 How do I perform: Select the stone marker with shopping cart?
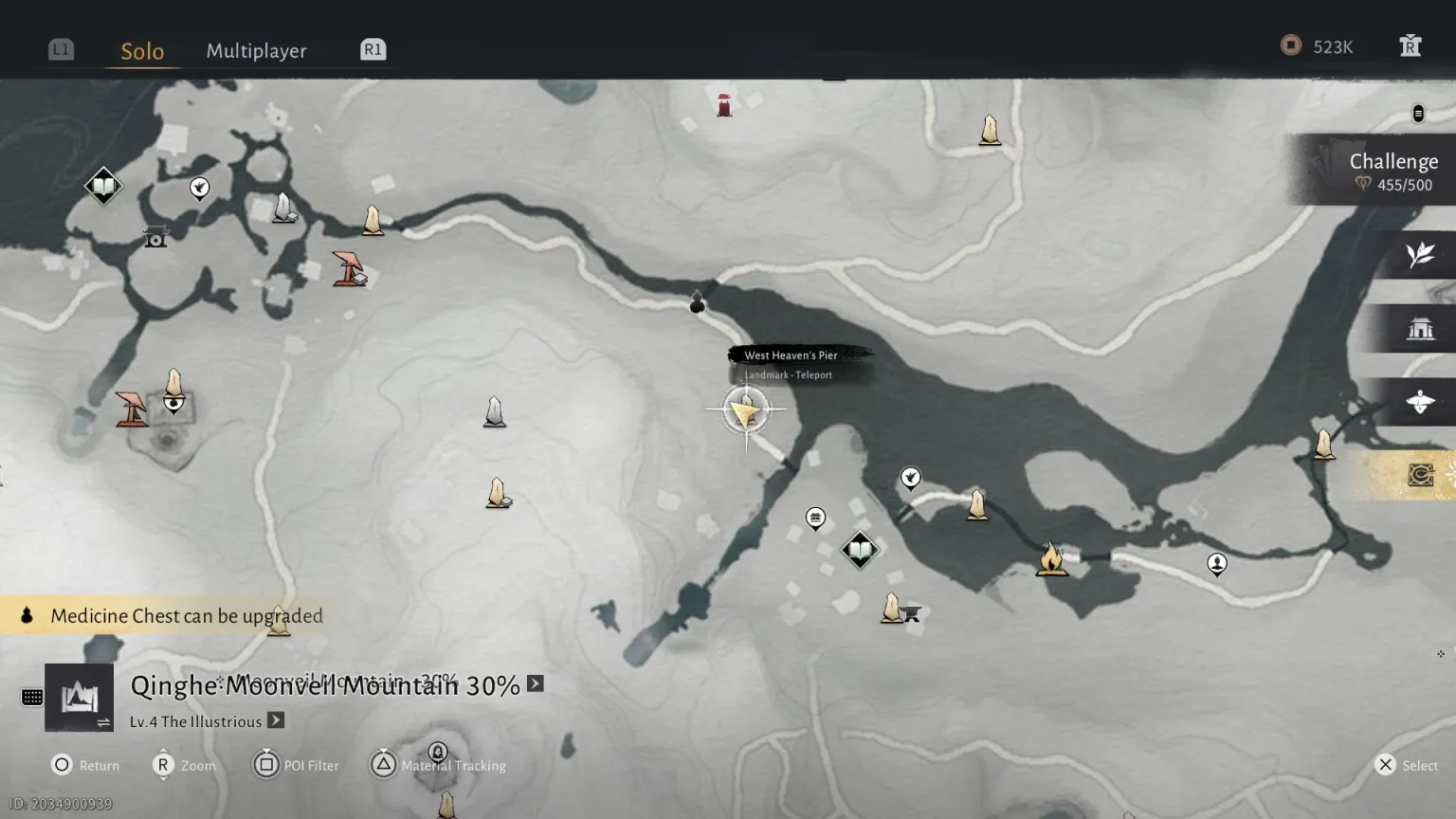900,610
